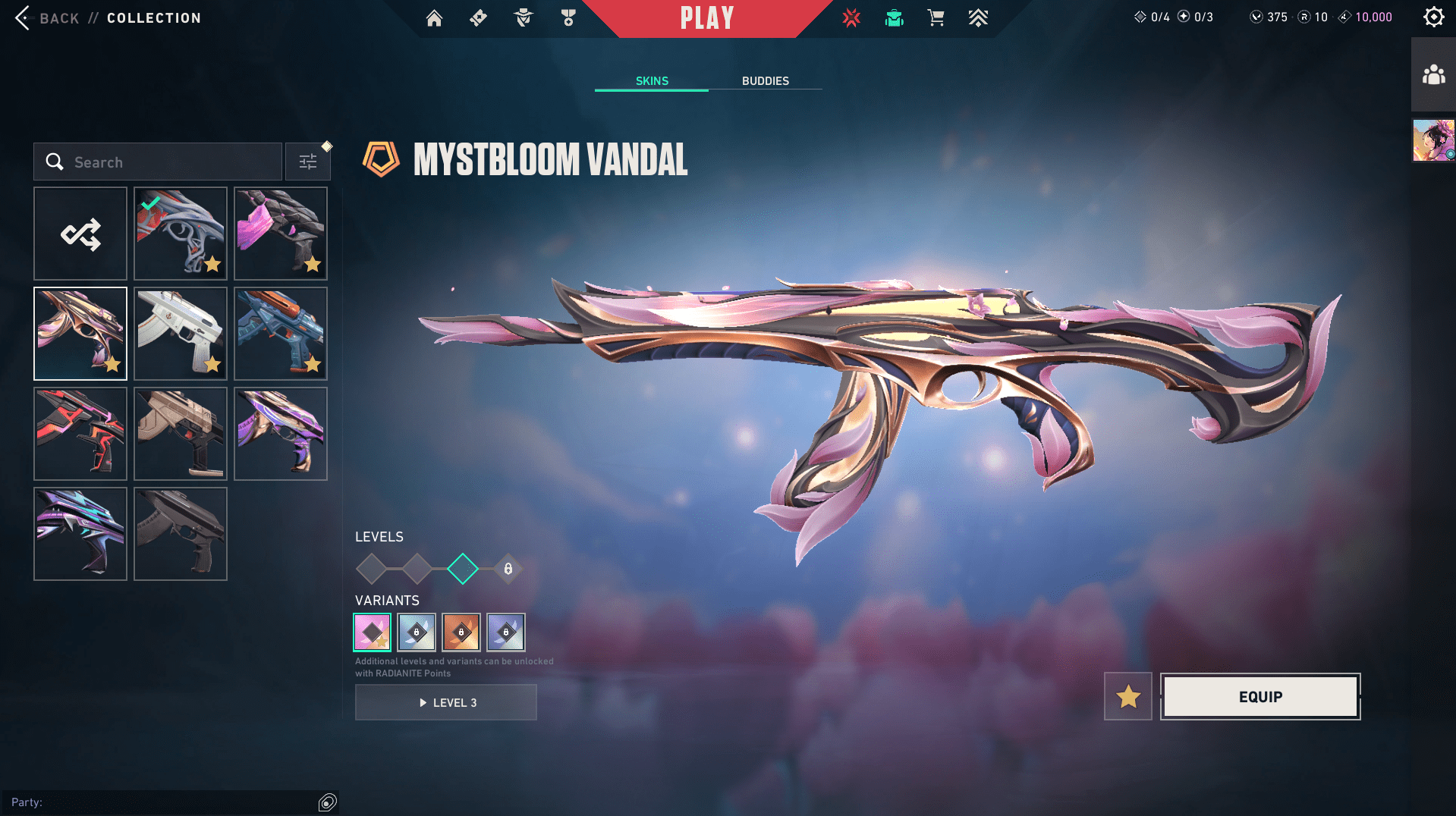Select the unlocked third level diamond
Screen dimensions: 1456x816
point(462,569)
